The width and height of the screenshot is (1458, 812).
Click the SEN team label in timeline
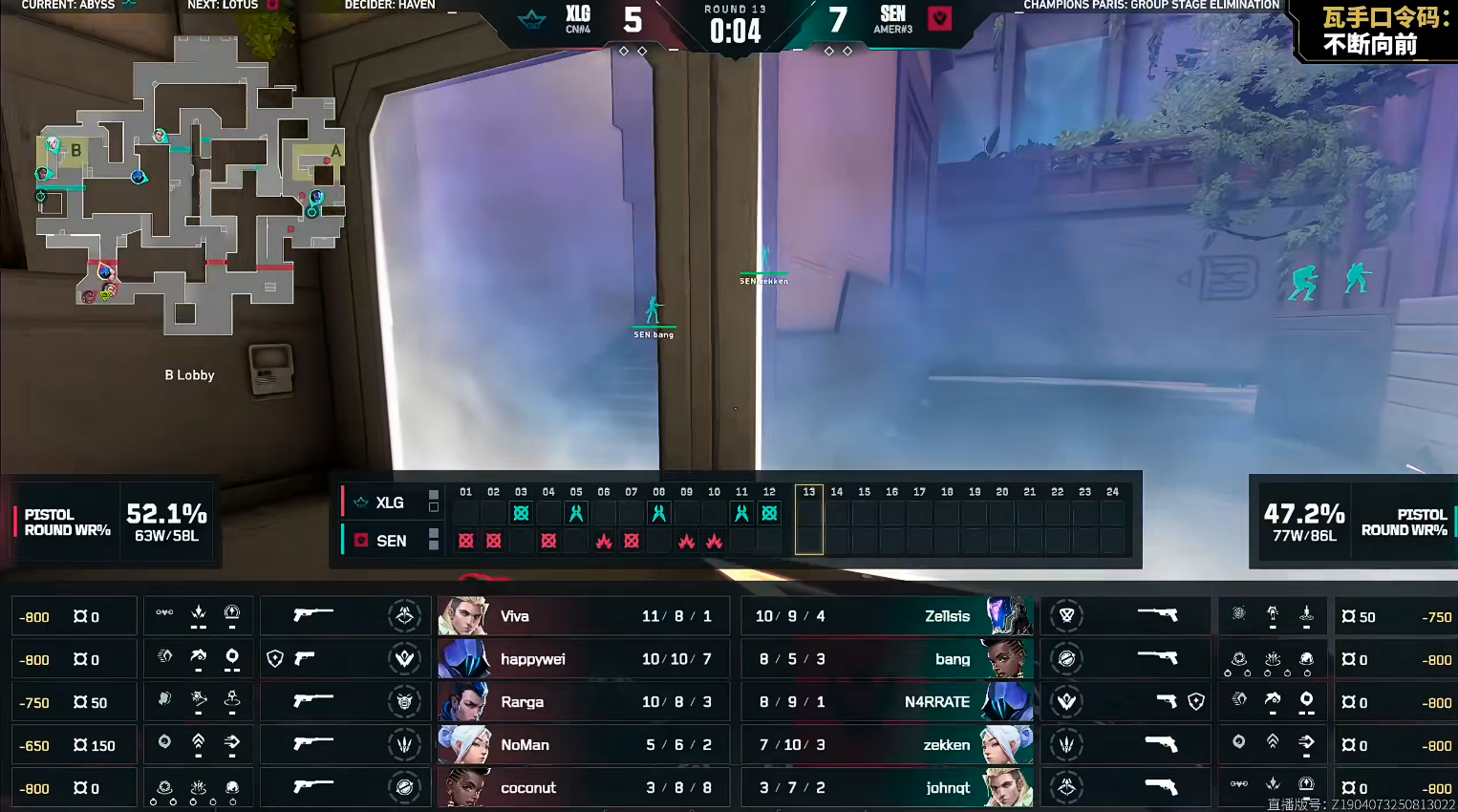pyautogui.click(x=391, y=541)
